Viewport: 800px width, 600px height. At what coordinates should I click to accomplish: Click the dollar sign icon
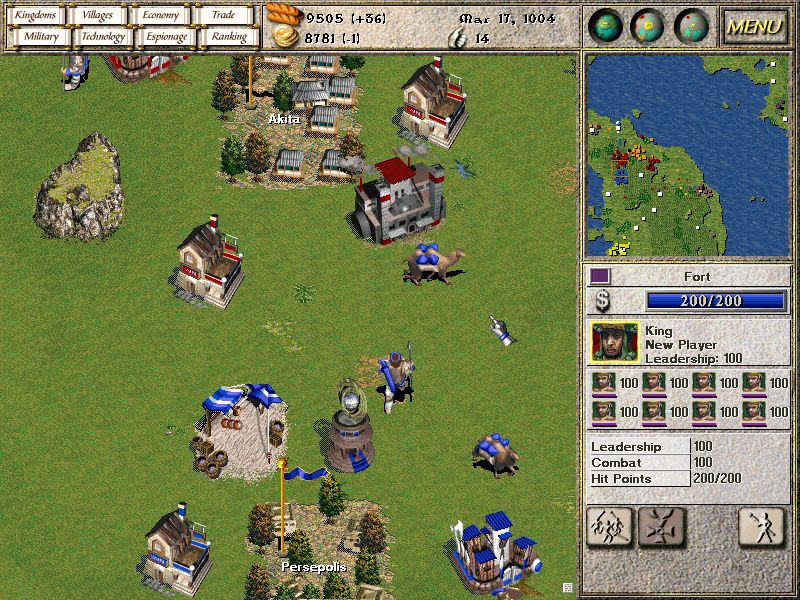pos(603,301)
